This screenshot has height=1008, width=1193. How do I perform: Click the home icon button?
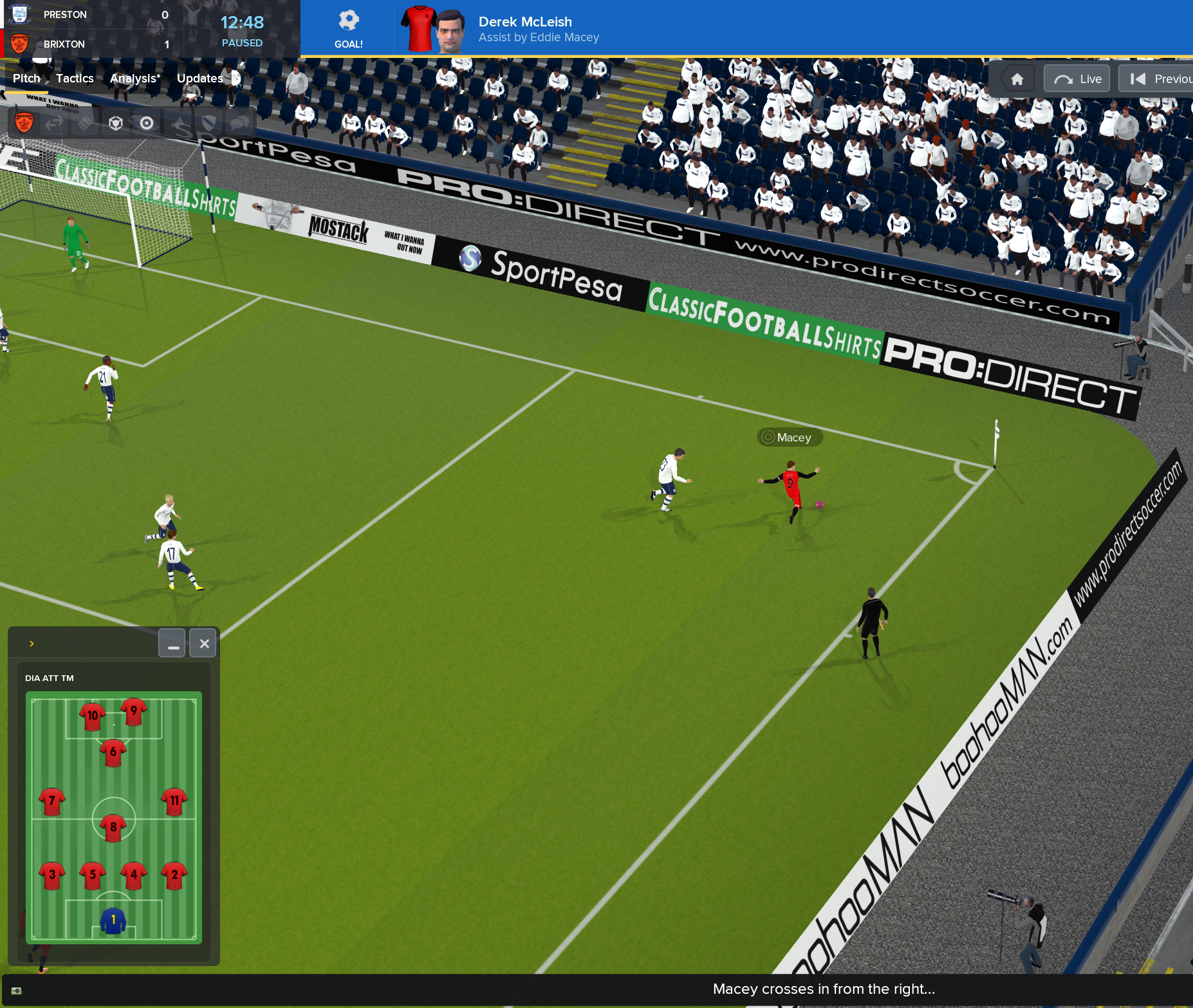[1017, 79]
